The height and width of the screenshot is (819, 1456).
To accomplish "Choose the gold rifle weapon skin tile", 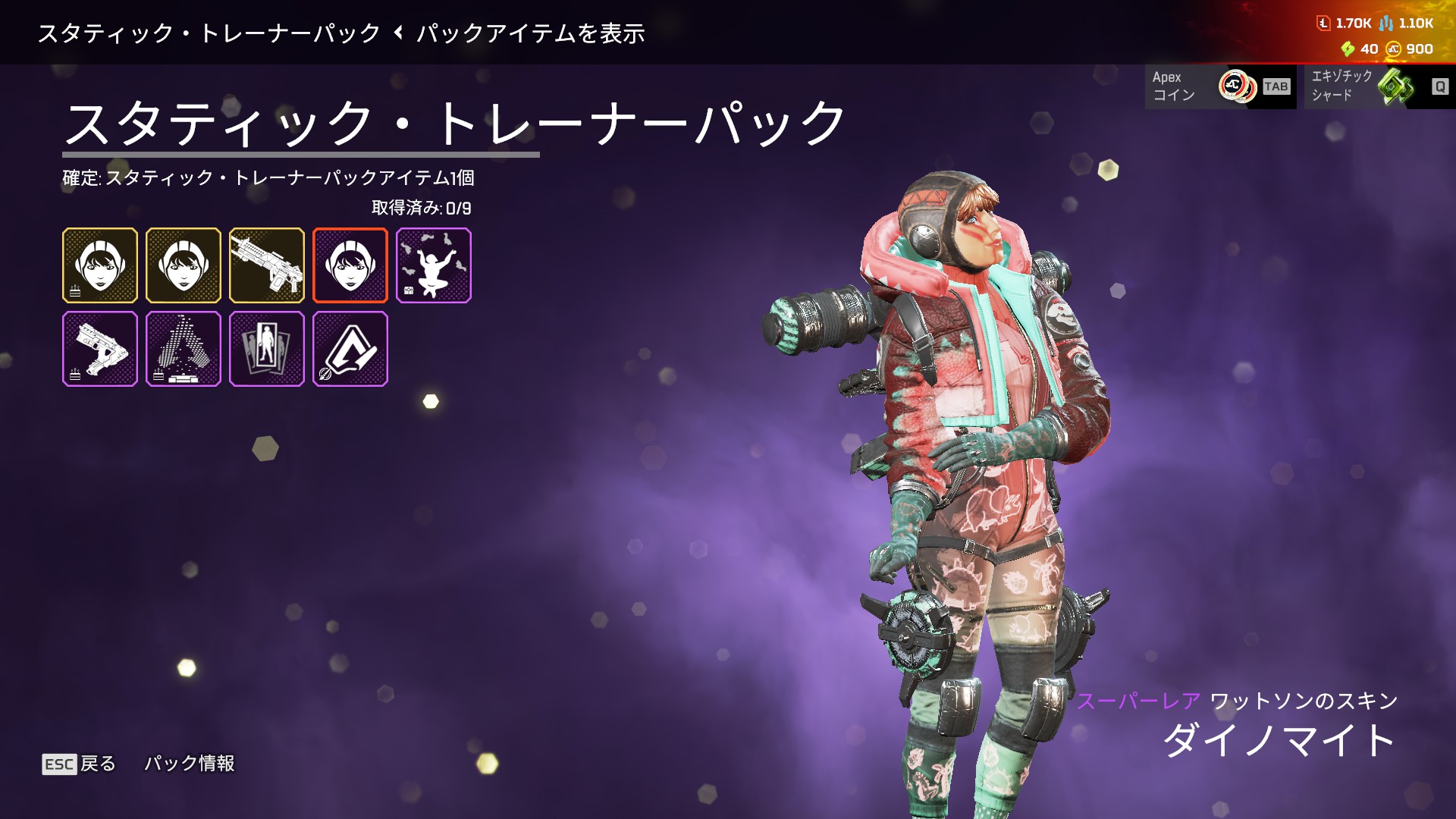I will coord(267,265).
